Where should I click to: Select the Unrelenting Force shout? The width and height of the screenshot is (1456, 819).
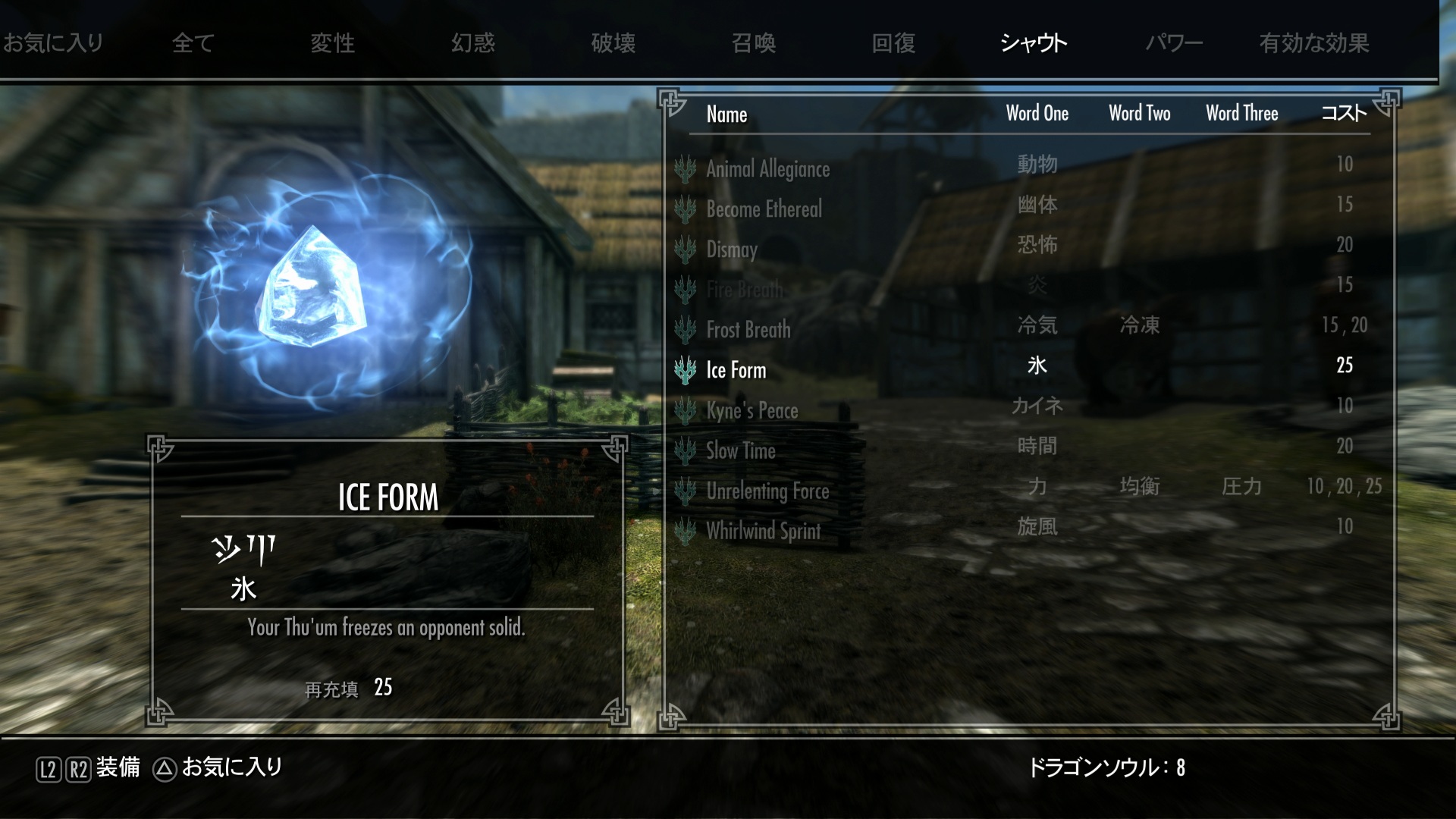click(767, 491)
